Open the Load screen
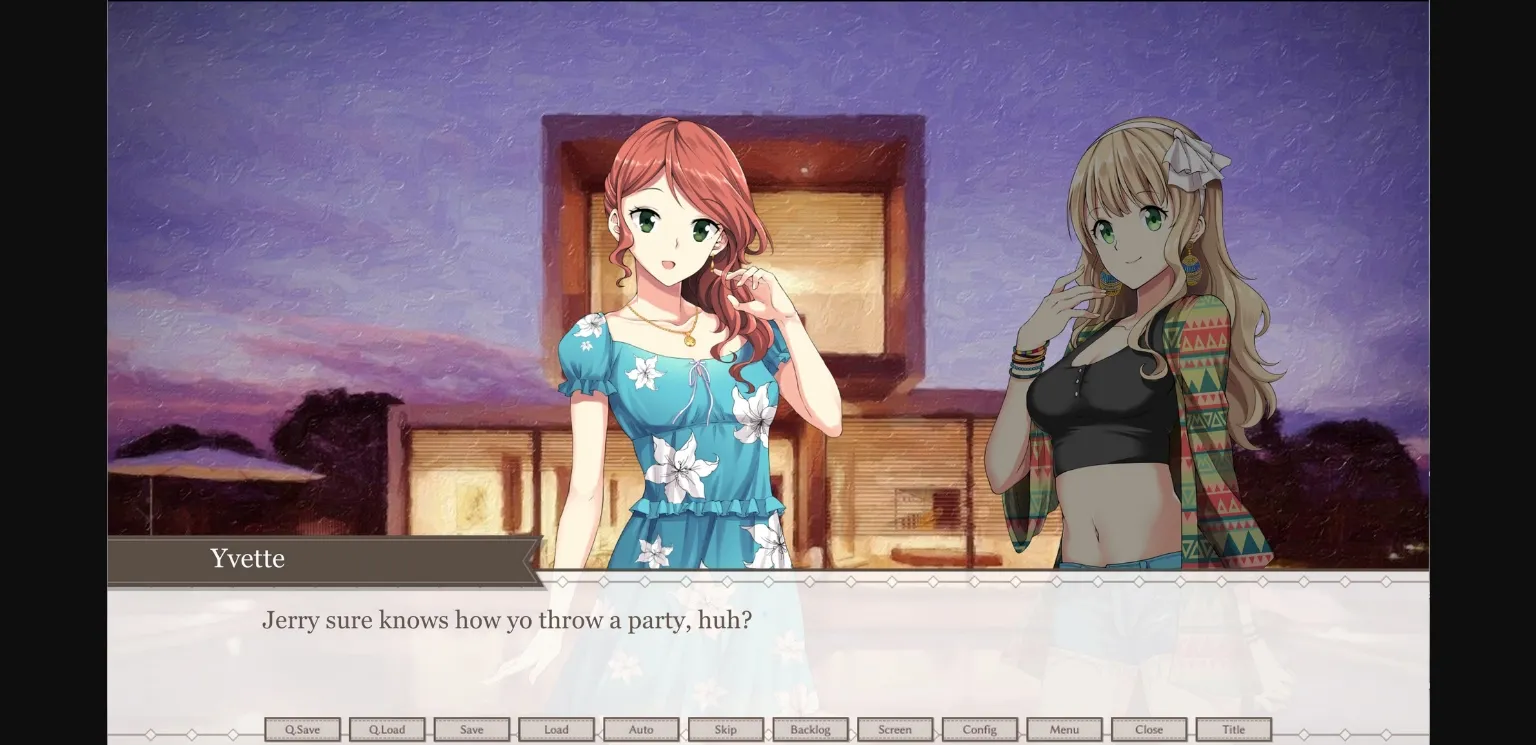Screen dimensions: 1536x745 click(556, 729)
